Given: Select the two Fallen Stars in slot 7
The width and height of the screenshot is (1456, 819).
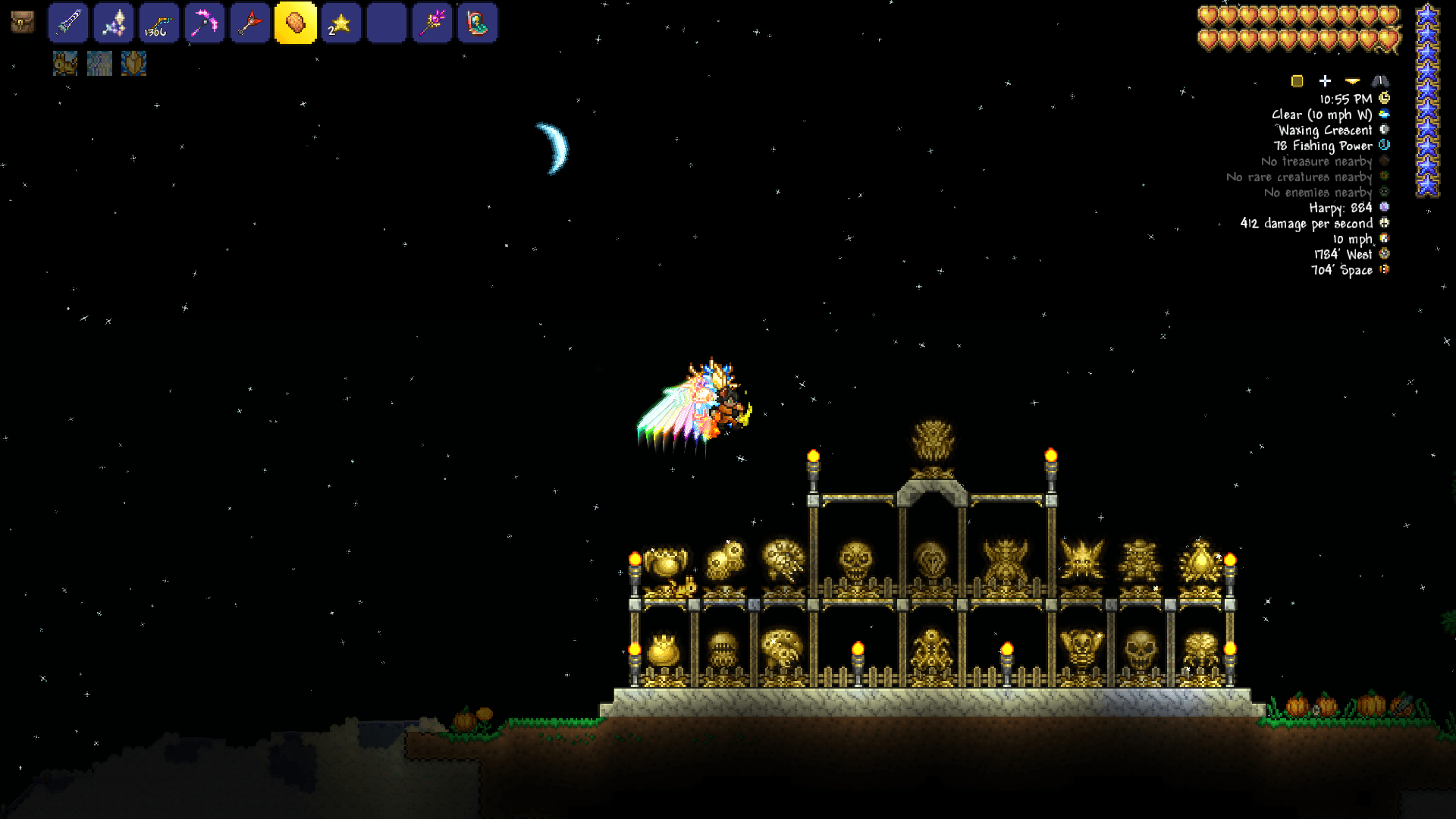Looking at the screenshot, I should tap(340, 23).
